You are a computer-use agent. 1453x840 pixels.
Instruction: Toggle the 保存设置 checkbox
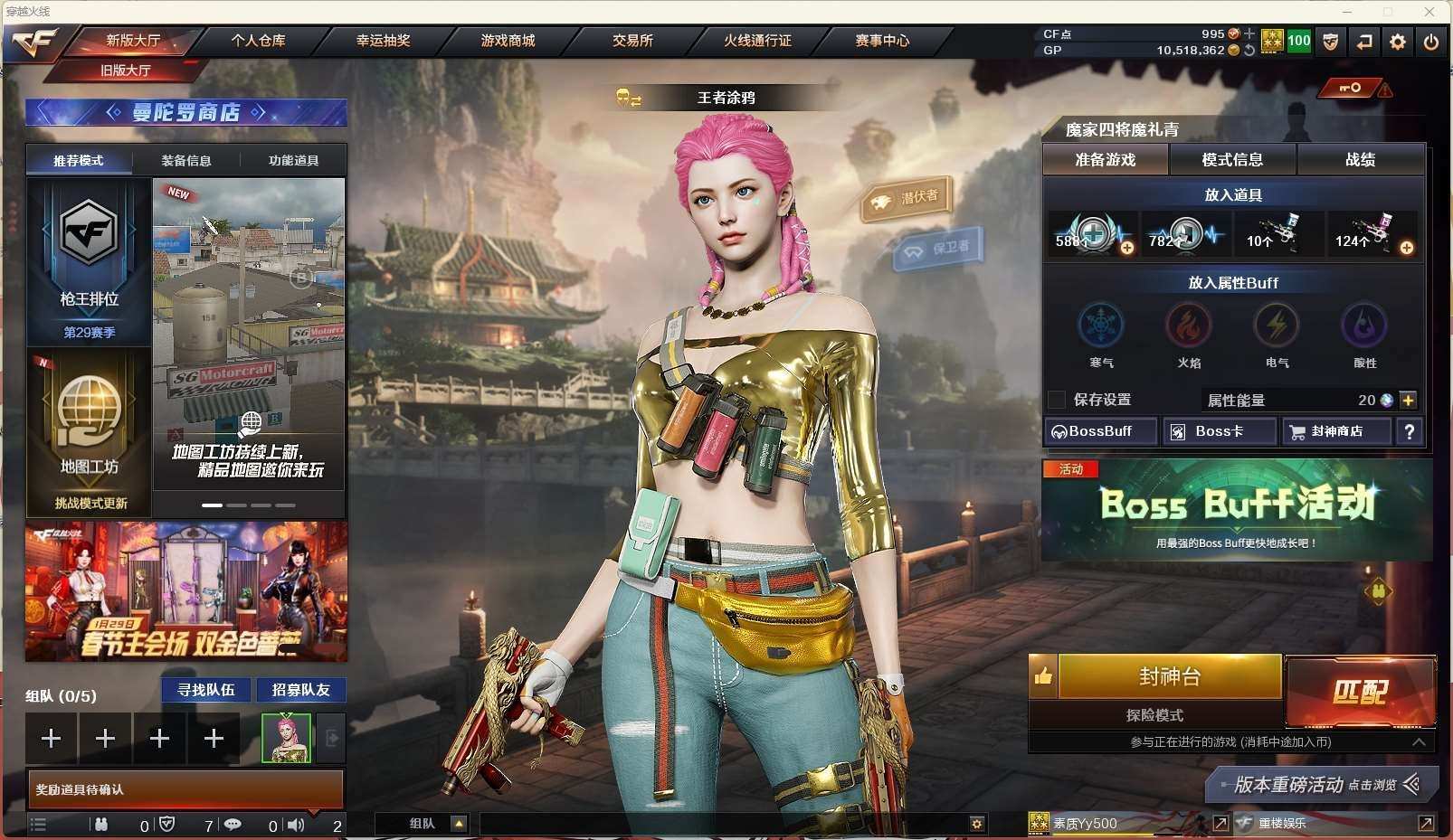coord(1056,400)
